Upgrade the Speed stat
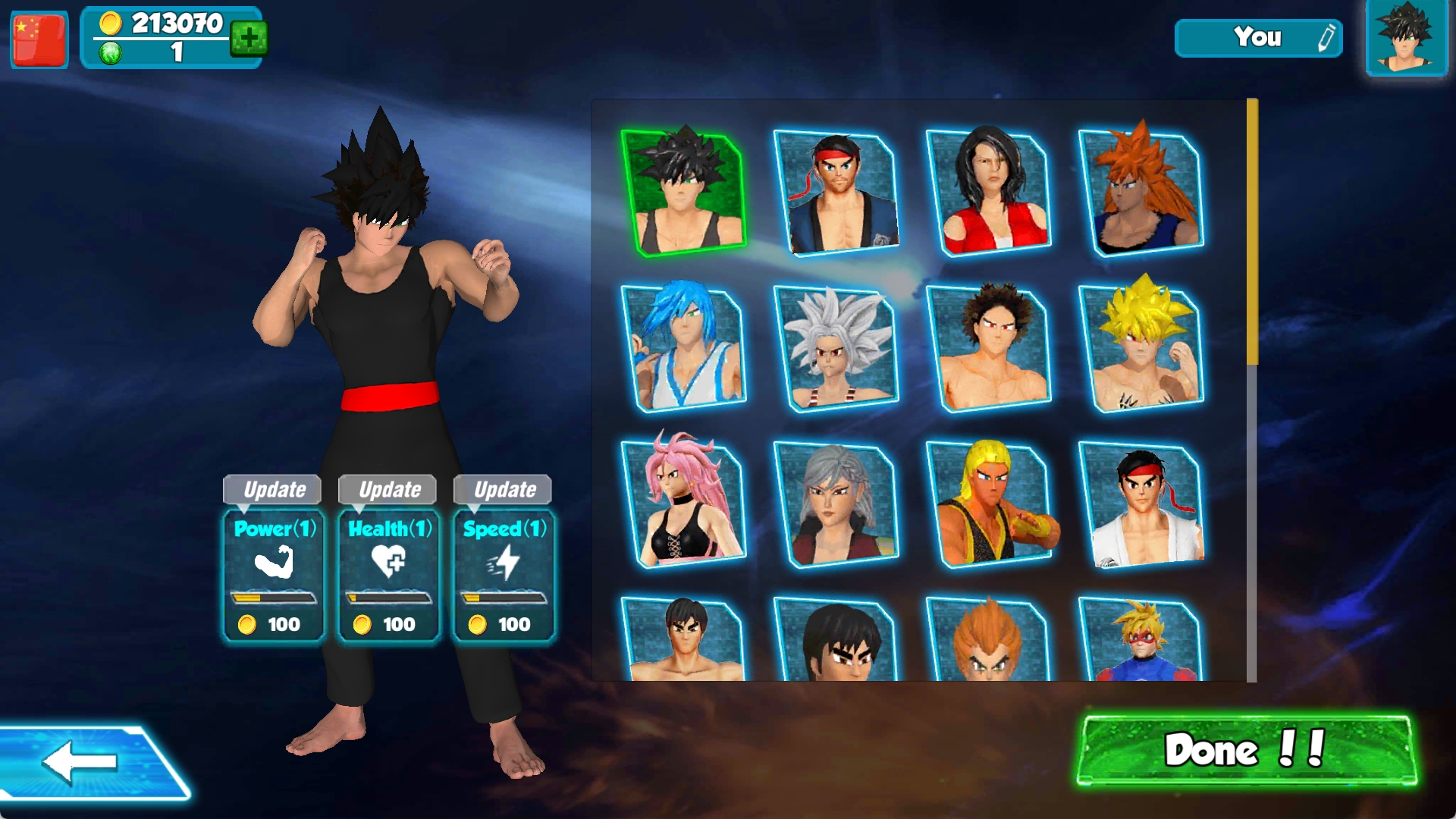 504,489
